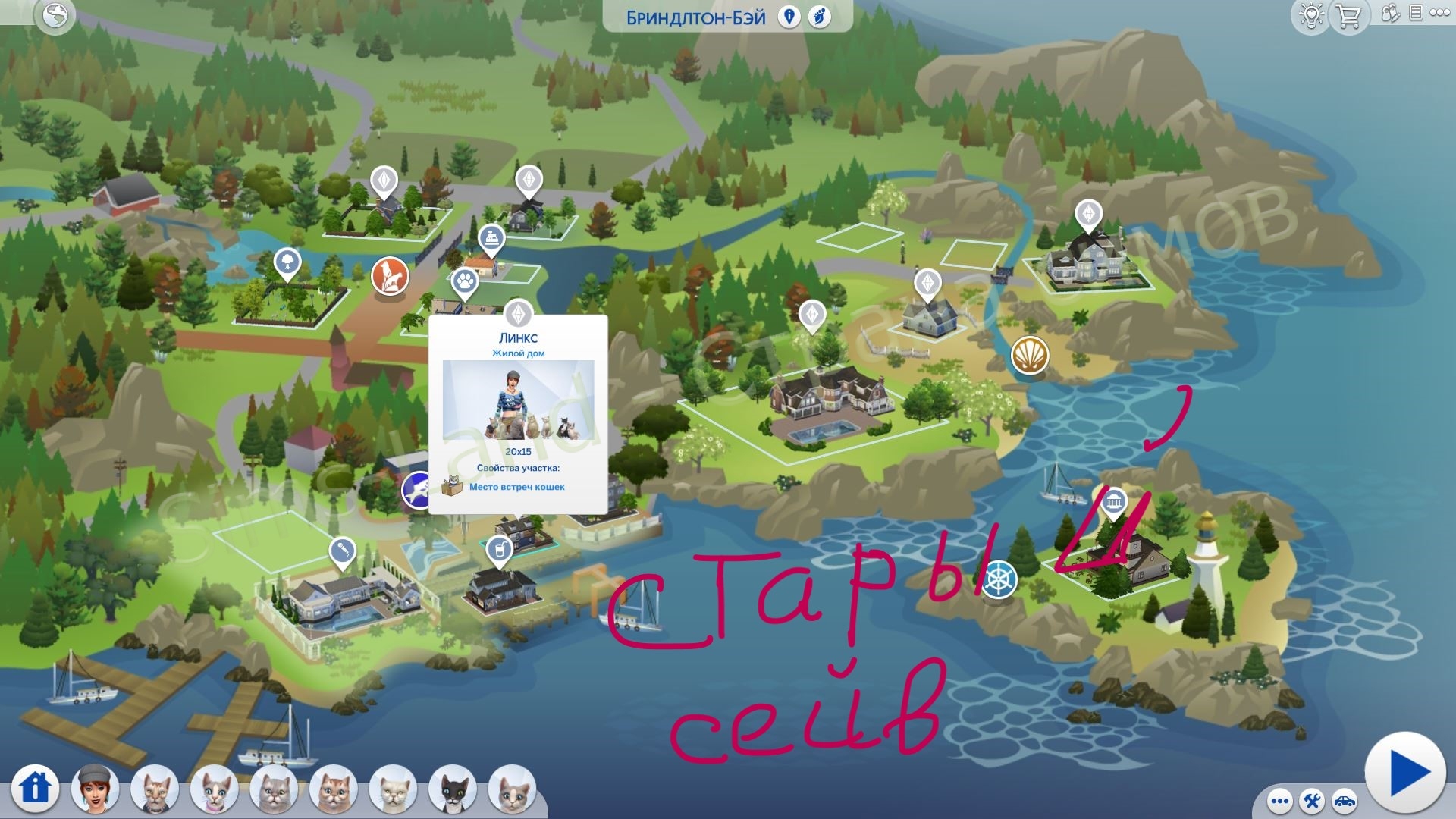Open the globe world-select button

pos(55,16)
